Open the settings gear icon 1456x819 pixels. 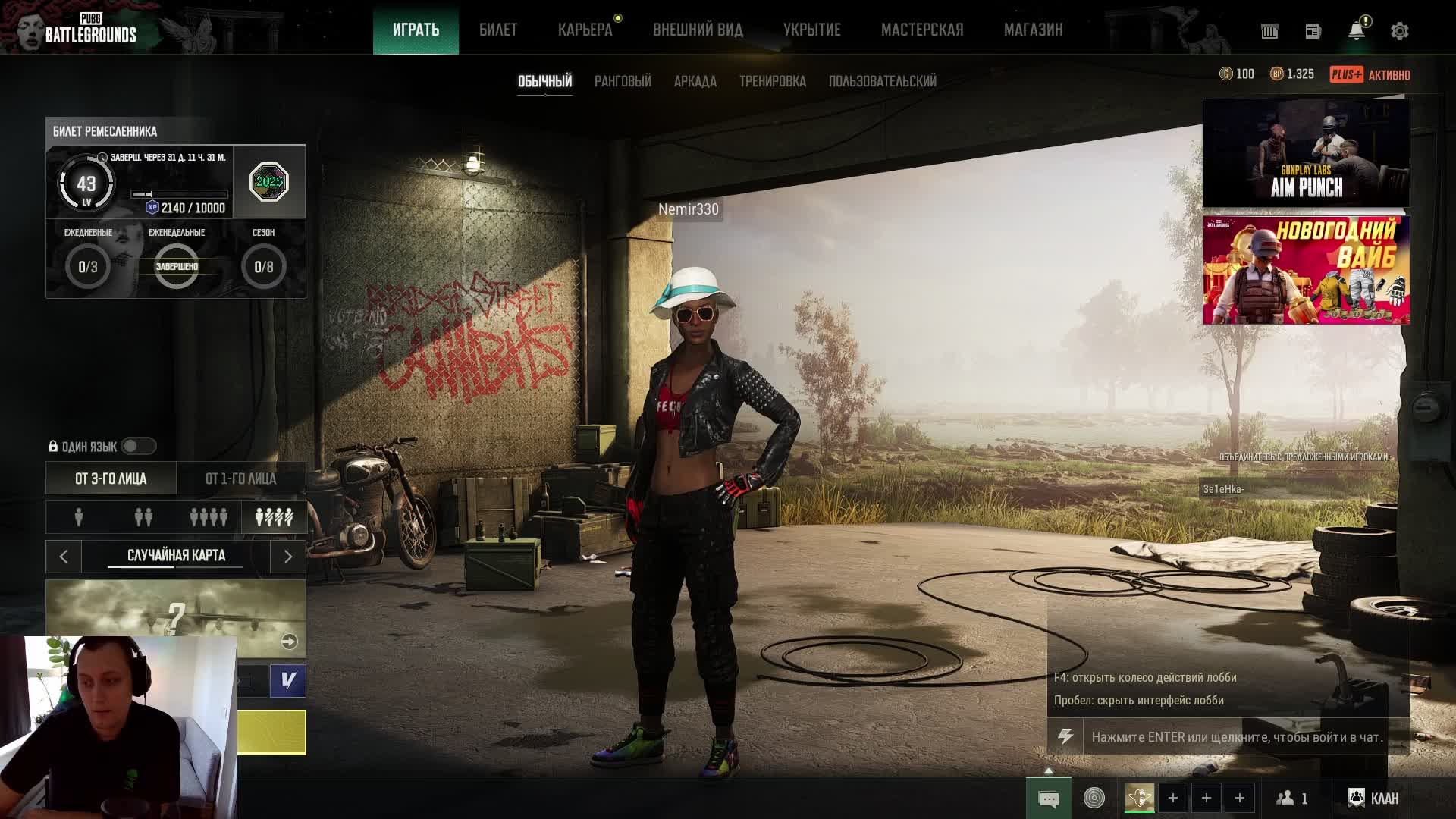coord(1399,31)
